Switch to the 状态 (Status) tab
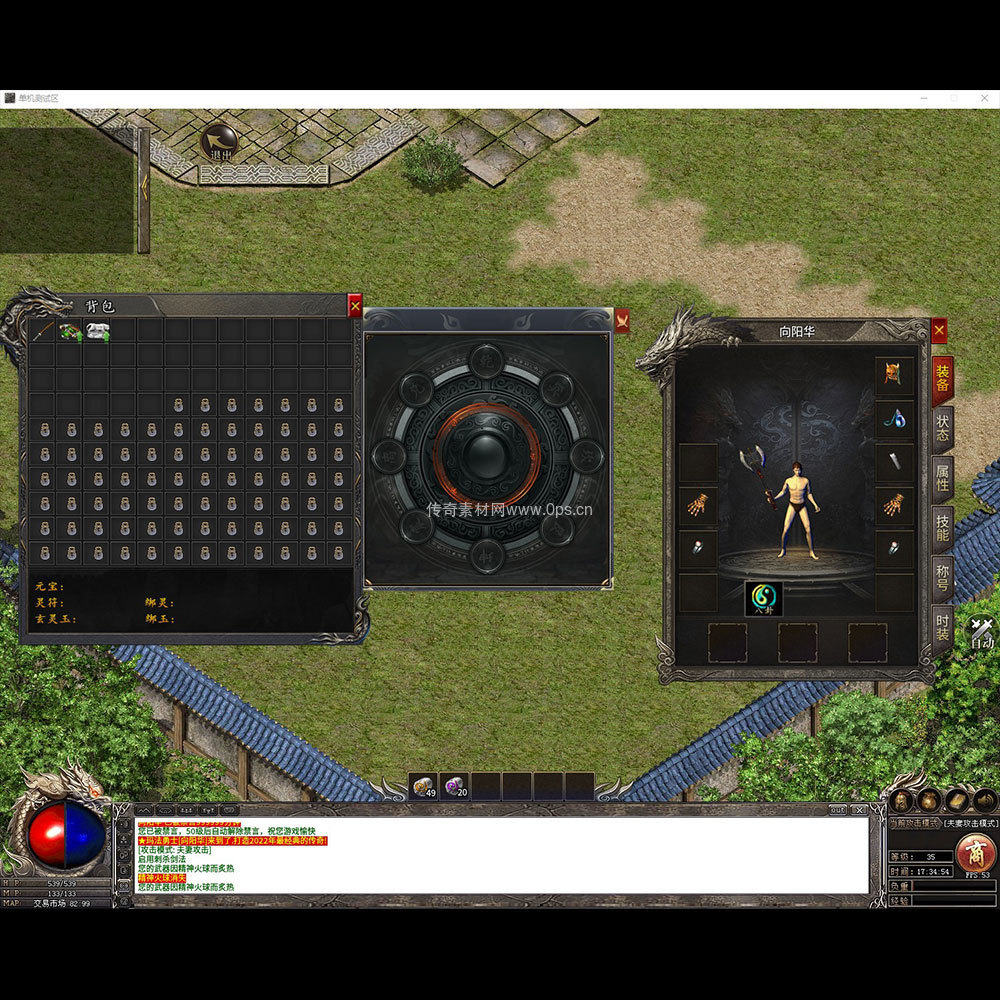The image size is (1000, 1000). pyautogui.click(x=942, y=430)
